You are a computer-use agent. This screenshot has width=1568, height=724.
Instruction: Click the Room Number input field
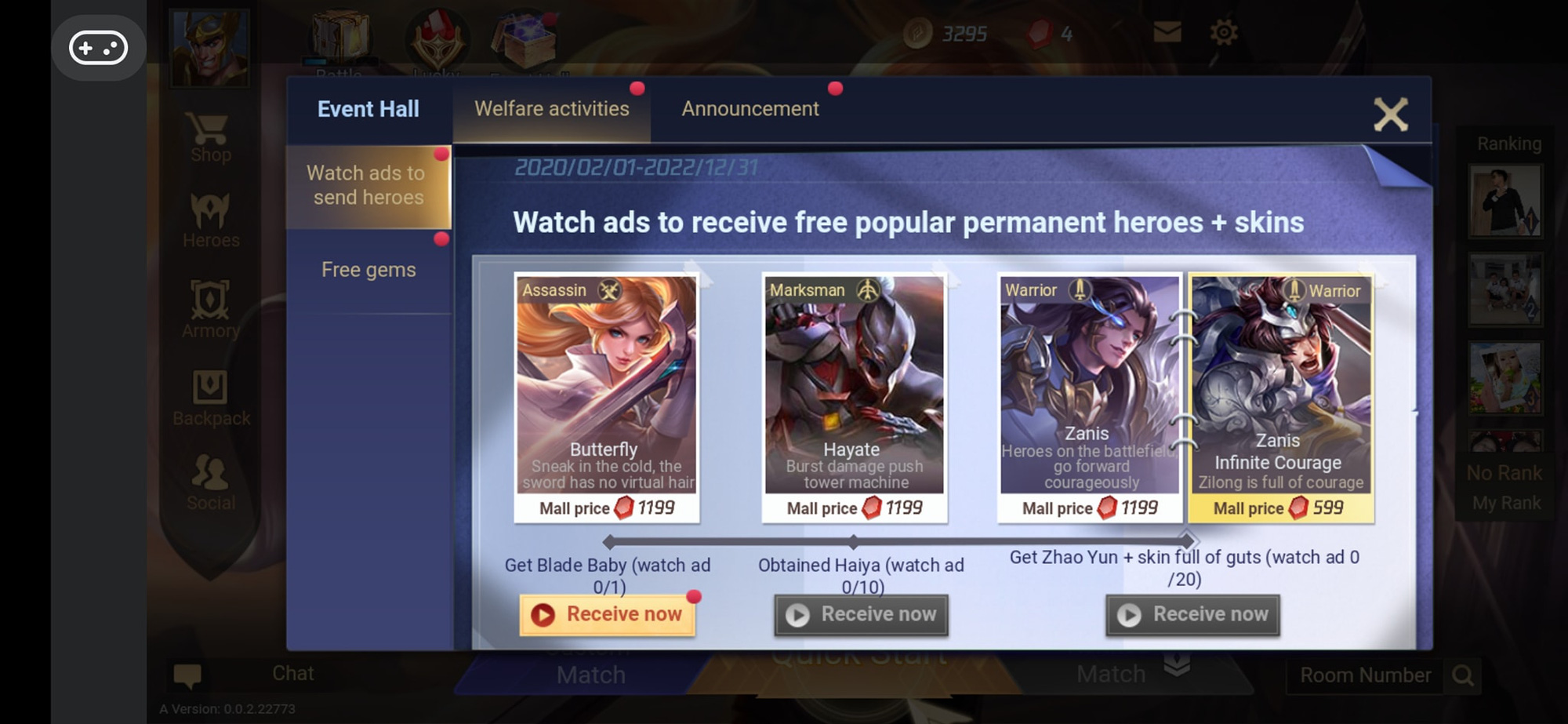tap(1367, 674)
